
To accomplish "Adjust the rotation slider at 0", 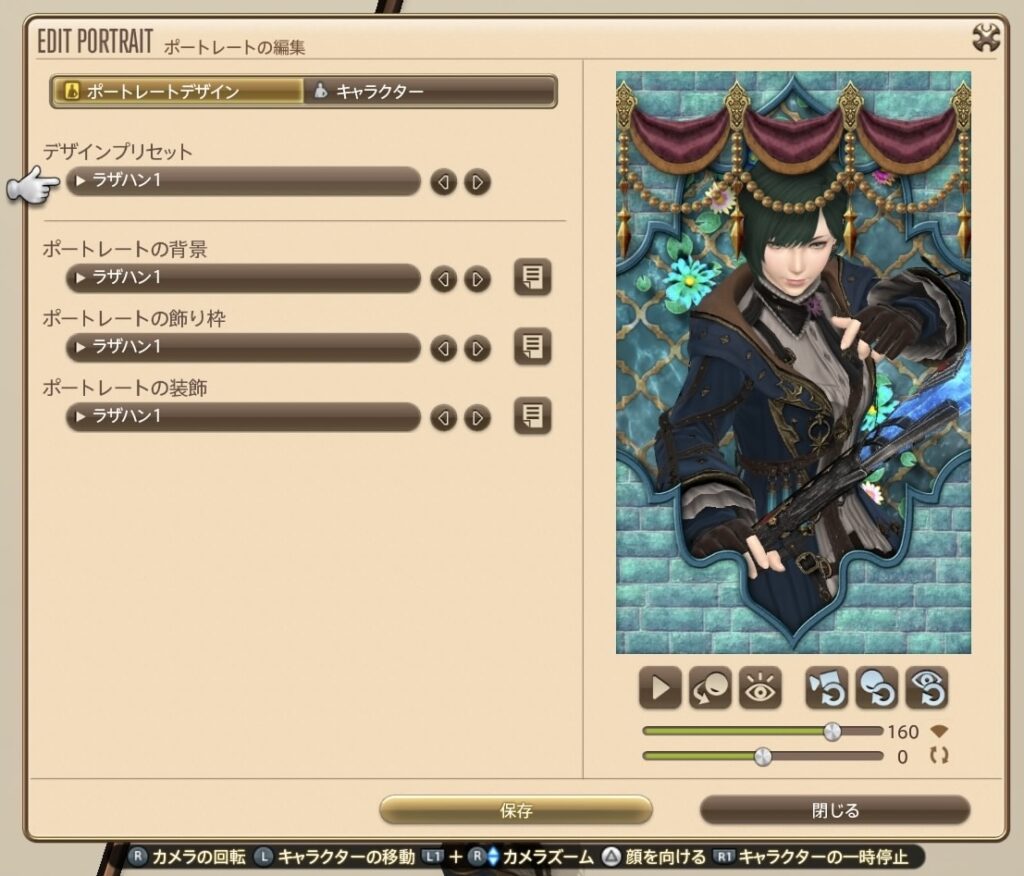I will click(x=763, y=757).
